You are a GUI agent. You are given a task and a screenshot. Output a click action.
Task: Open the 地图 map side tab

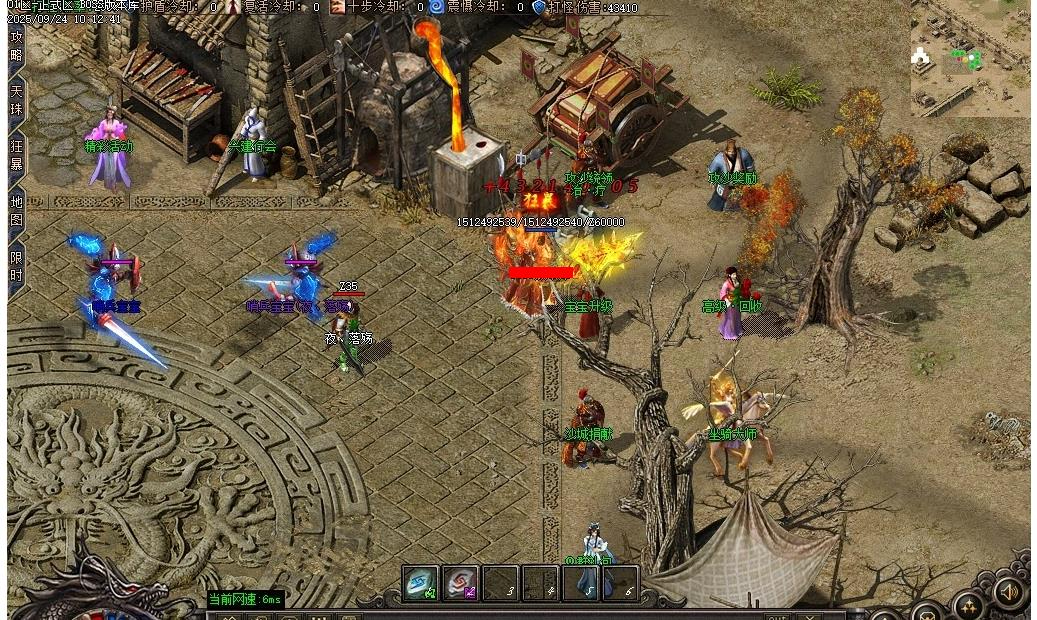(16, 208)
